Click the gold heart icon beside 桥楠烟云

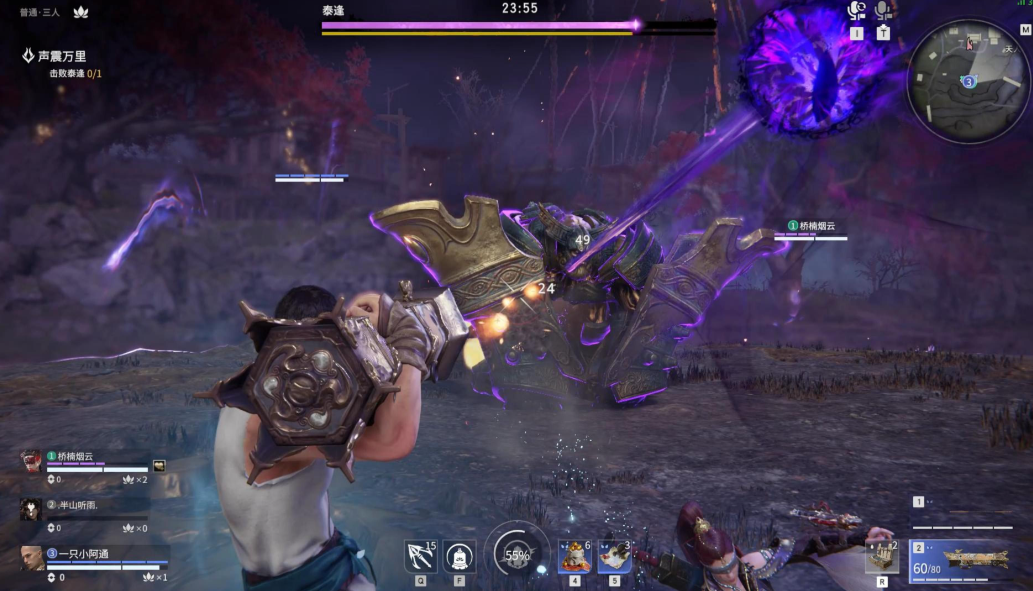click(158, 466)
